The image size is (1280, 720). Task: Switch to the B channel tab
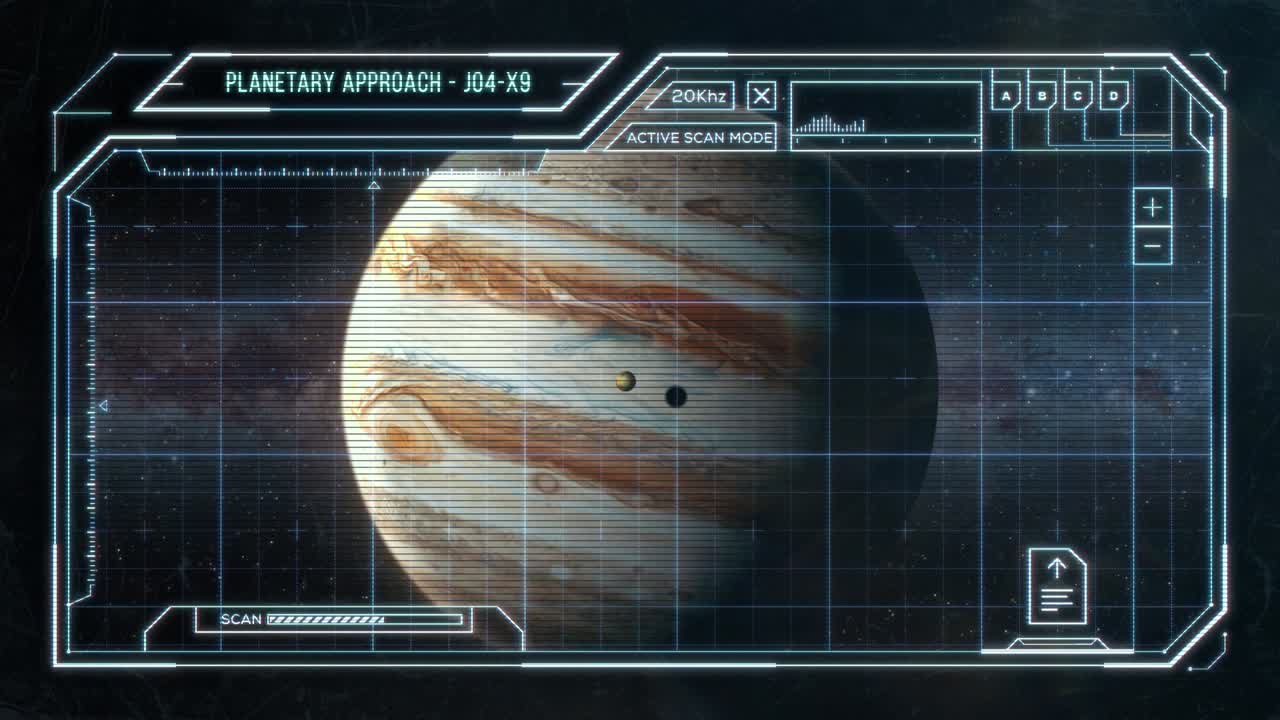(x=1042, y=96)
